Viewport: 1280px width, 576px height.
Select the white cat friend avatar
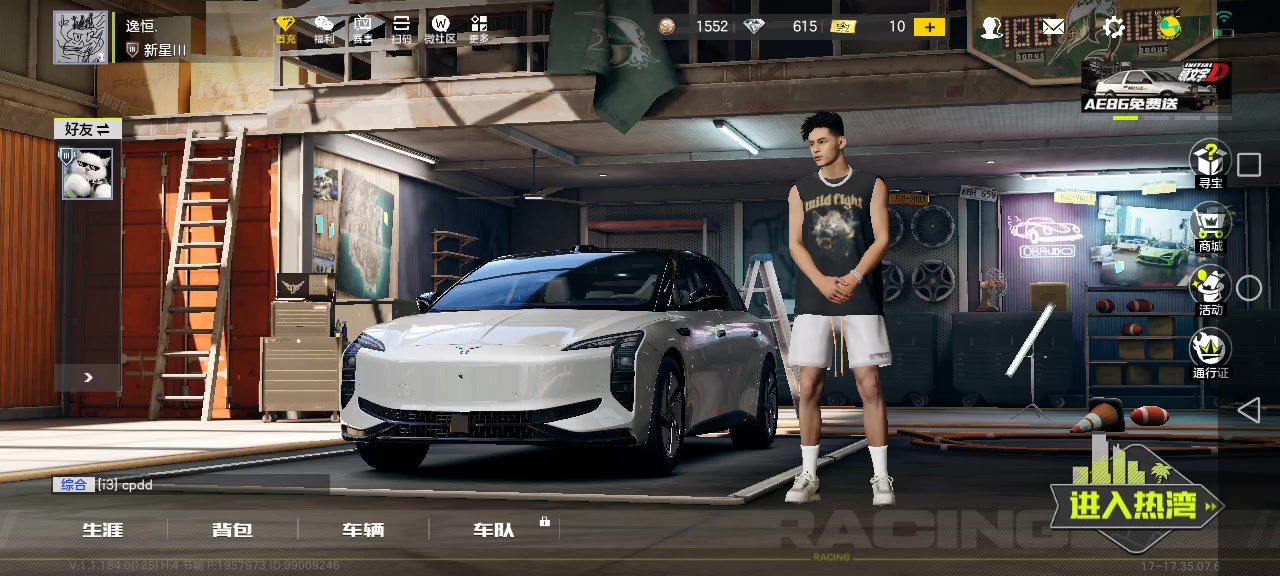coord(88,173)
